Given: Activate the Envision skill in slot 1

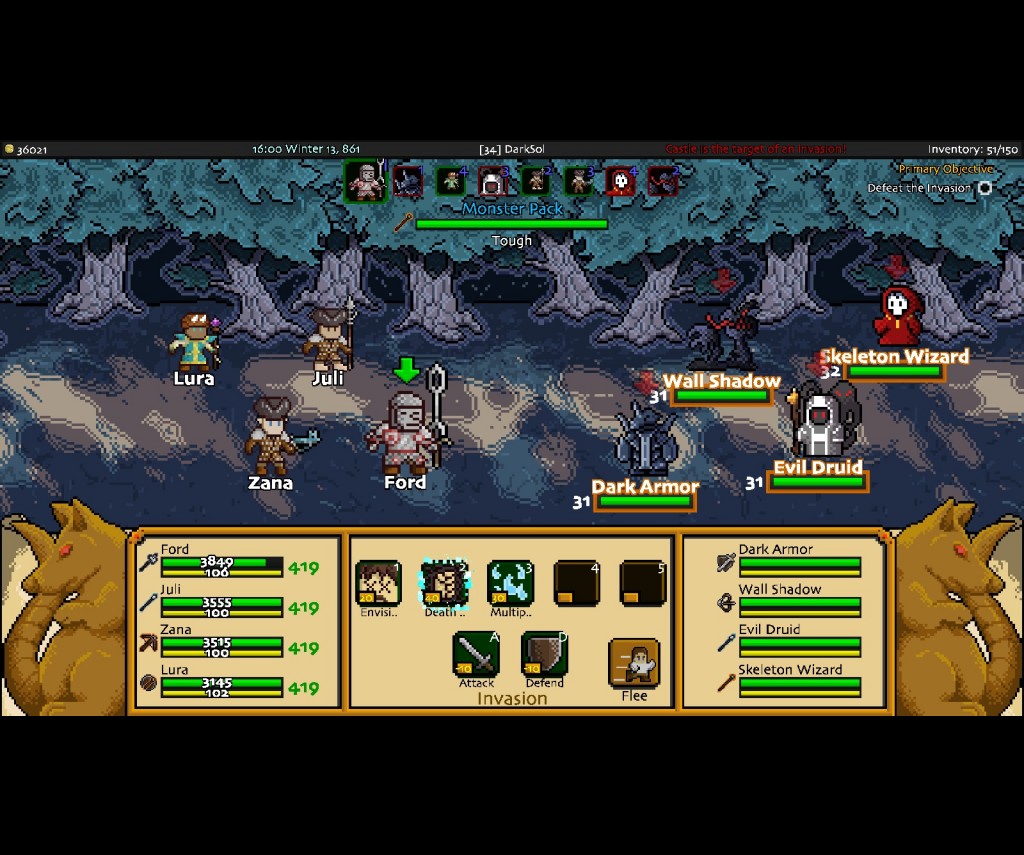Looking at the screenshot, I should (x=379, y=583).
